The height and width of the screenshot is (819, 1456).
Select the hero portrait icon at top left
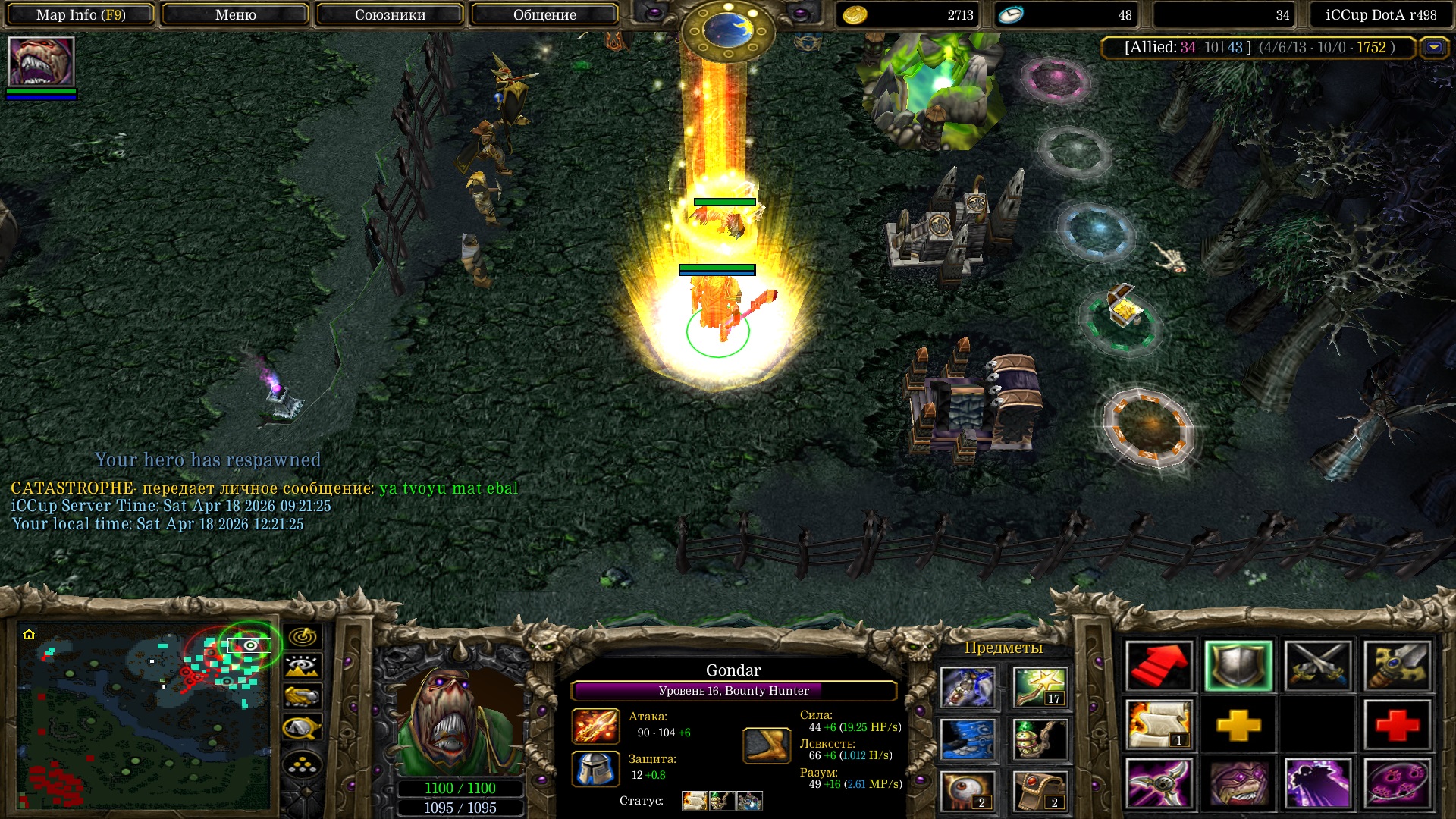pos(41,62)
